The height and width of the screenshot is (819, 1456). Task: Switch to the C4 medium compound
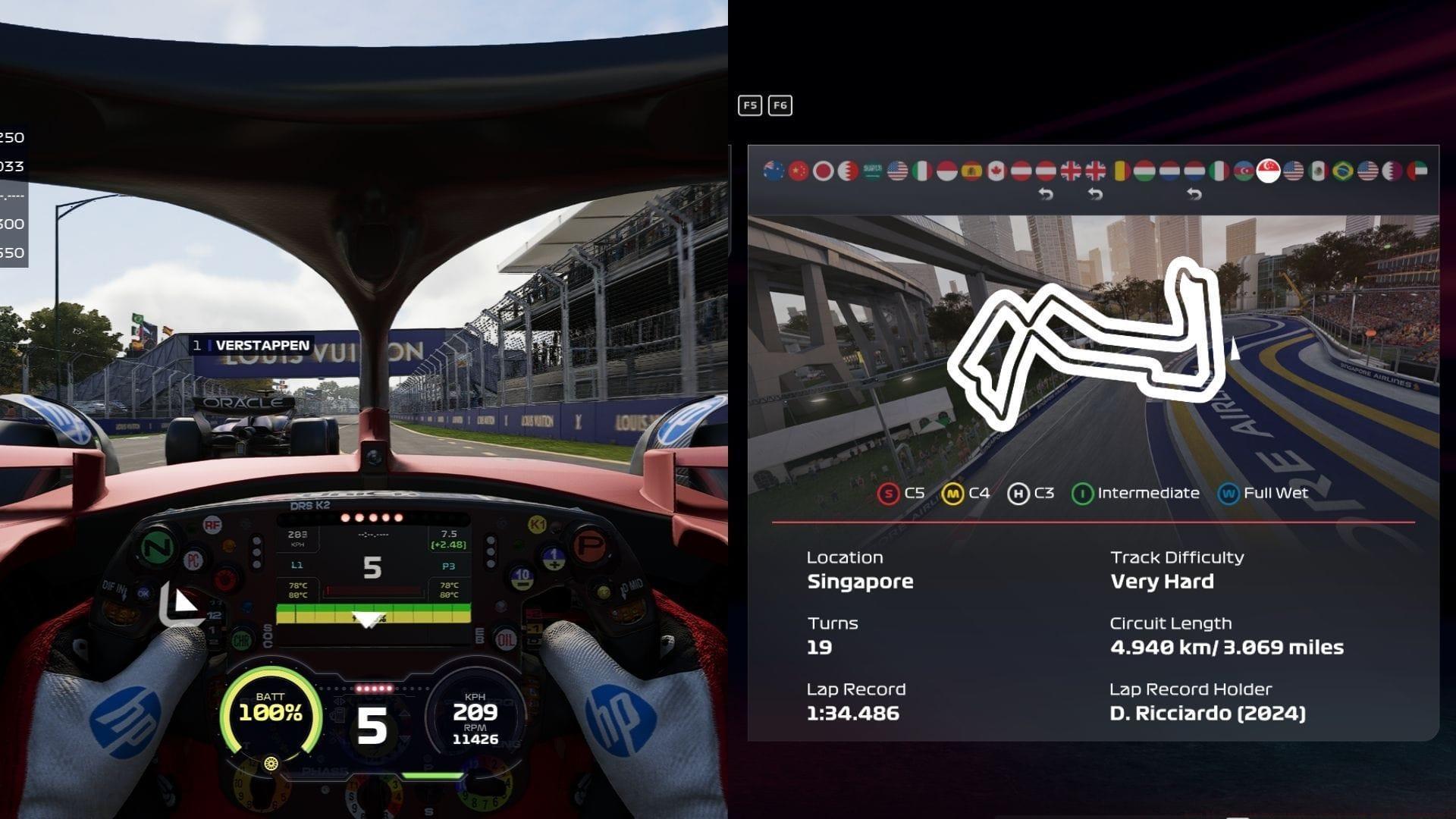954,492
